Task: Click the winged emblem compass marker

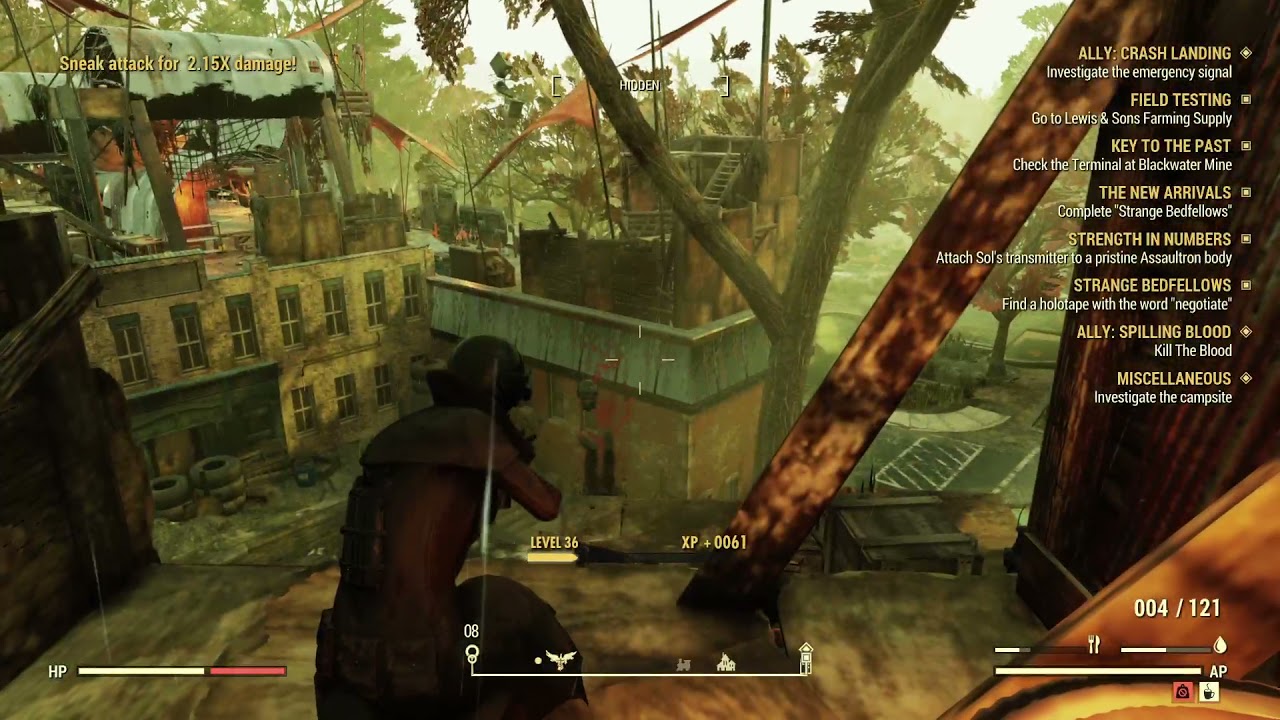Action: (x=562, y=660)
